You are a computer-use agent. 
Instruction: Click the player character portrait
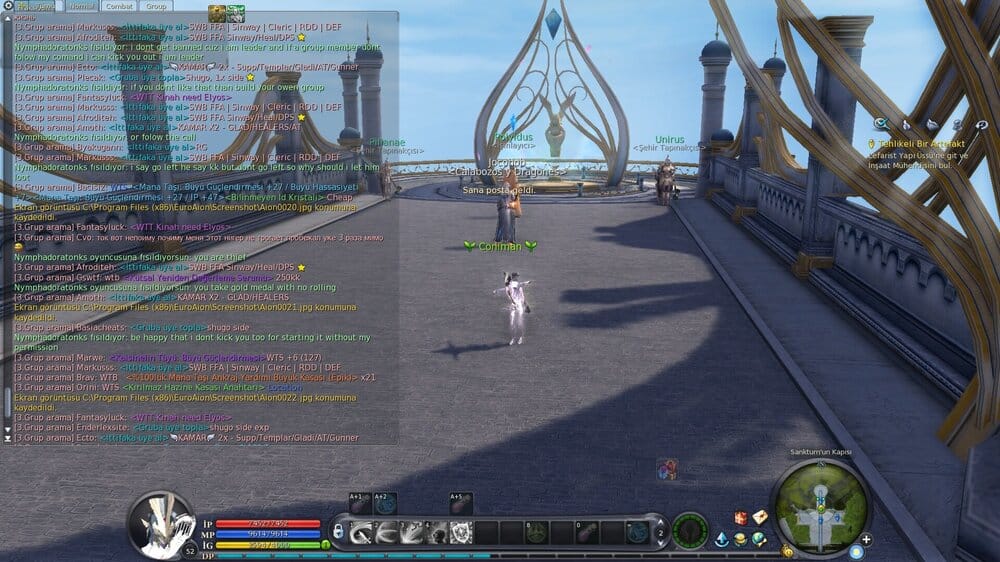160,522
